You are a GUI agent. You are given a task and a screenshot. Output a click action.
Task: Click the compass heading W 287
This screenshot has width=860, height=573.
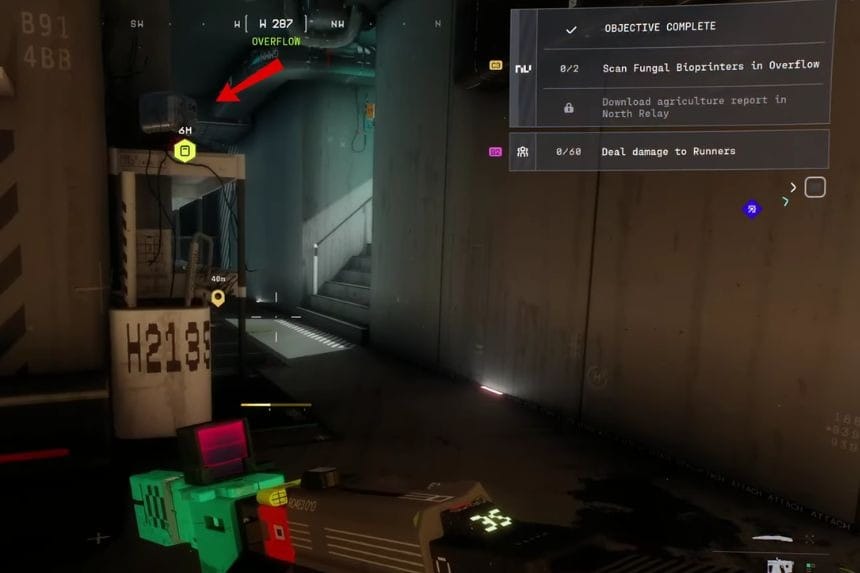[276, 23]
